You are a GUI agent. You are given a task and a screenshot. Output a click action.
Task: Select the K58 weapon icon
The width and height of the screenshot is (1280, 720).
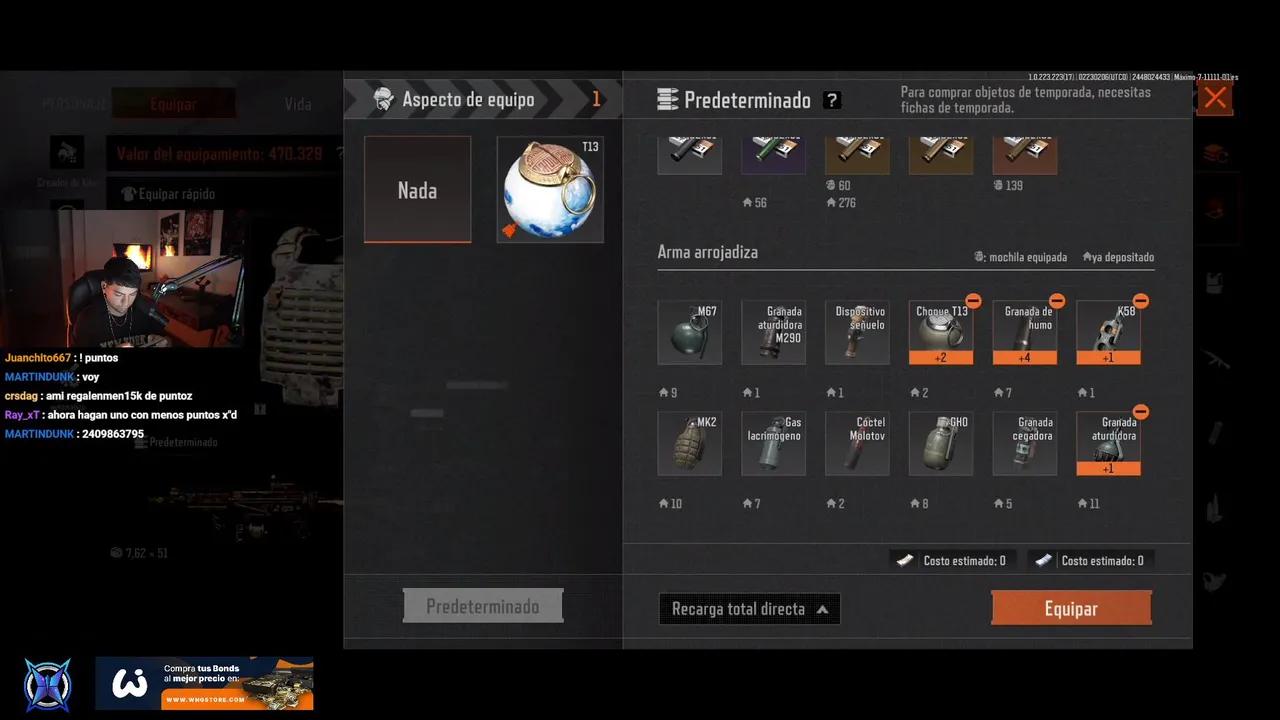[1109, 331]
